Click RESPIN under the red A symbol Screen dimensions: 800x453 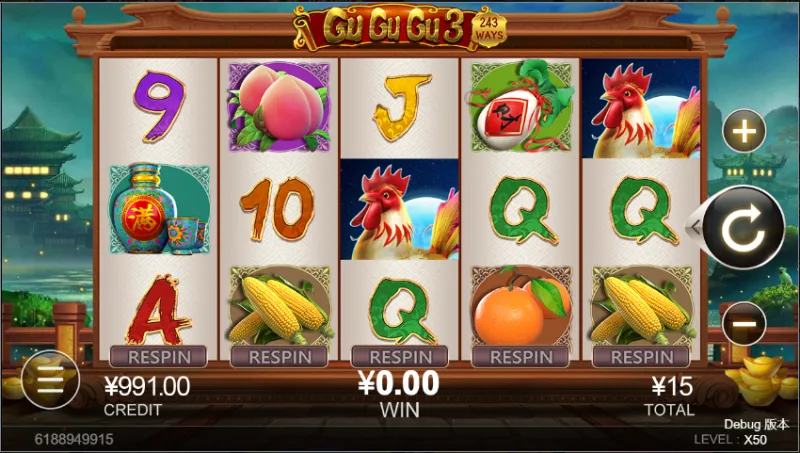[x=158, y=356]
